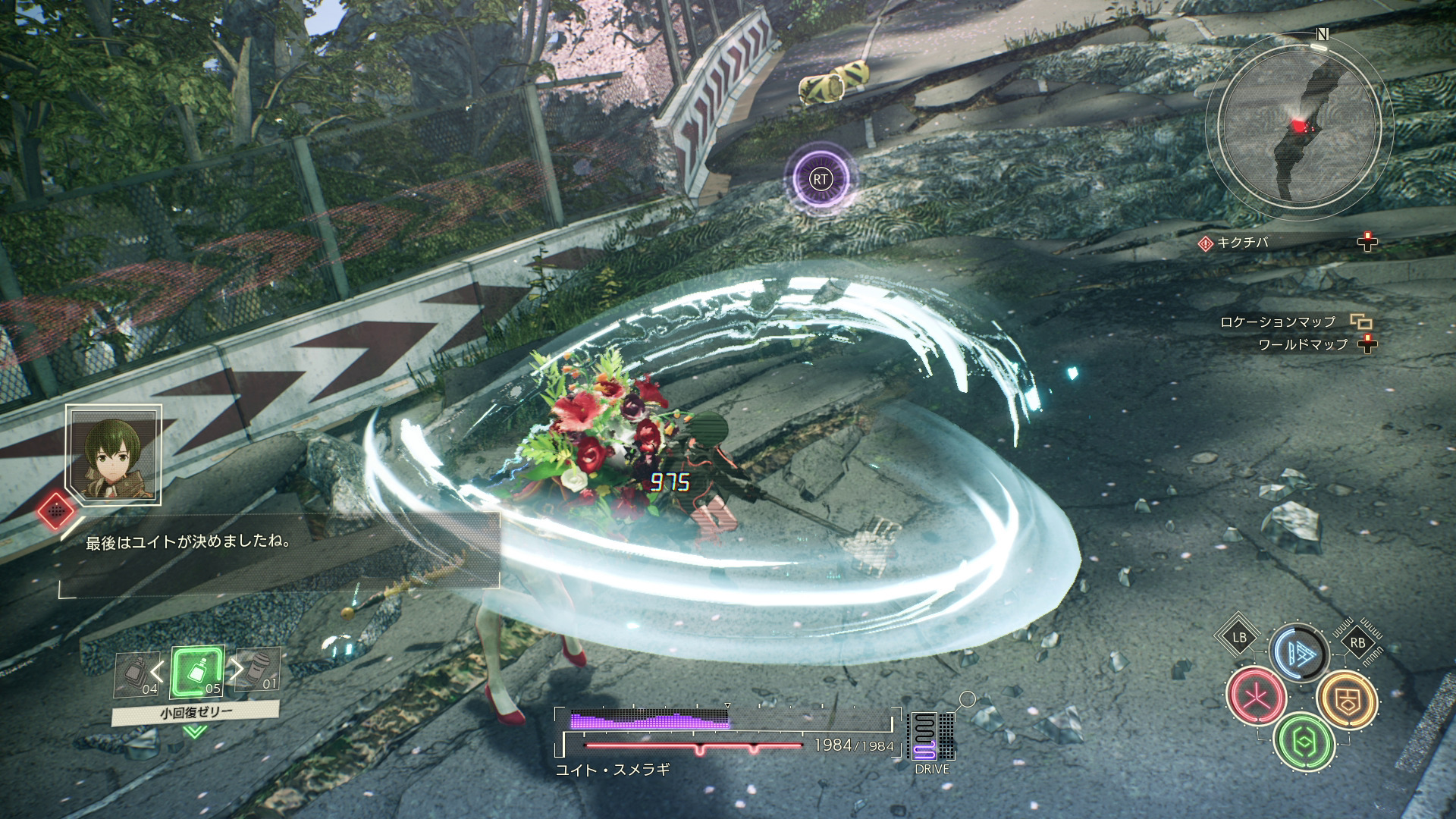This screenshot has height=819, width=1456.
Task: Cycle items with the left arrow
Action: click(x=157, y=670)
